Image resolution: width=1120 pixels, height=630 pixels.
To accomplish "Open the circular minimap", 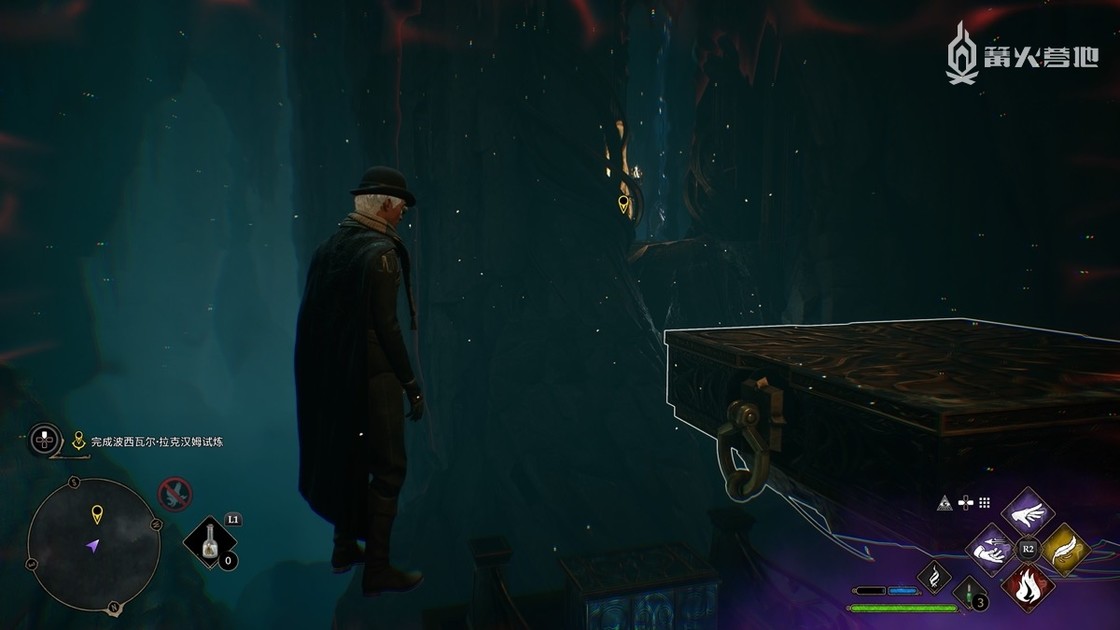I will pyautogui.click(x=93, y=545).
